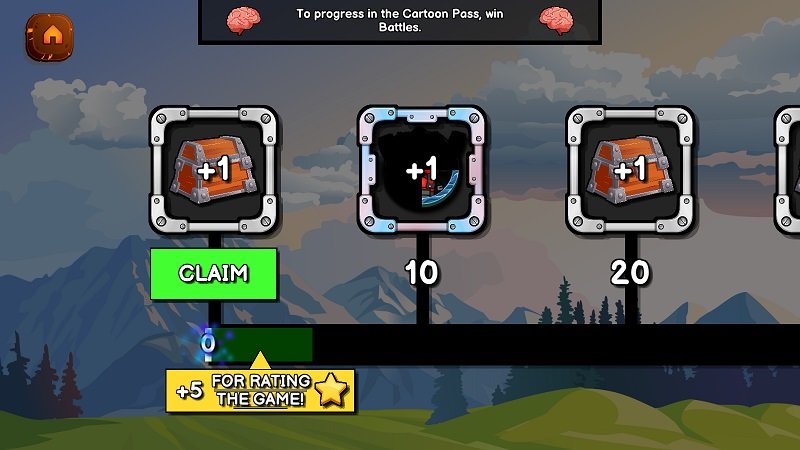The width and height of the screenshot is (800, 450).
Task: Tap the +5 for rating the game banner
Action: coord(262,390)
